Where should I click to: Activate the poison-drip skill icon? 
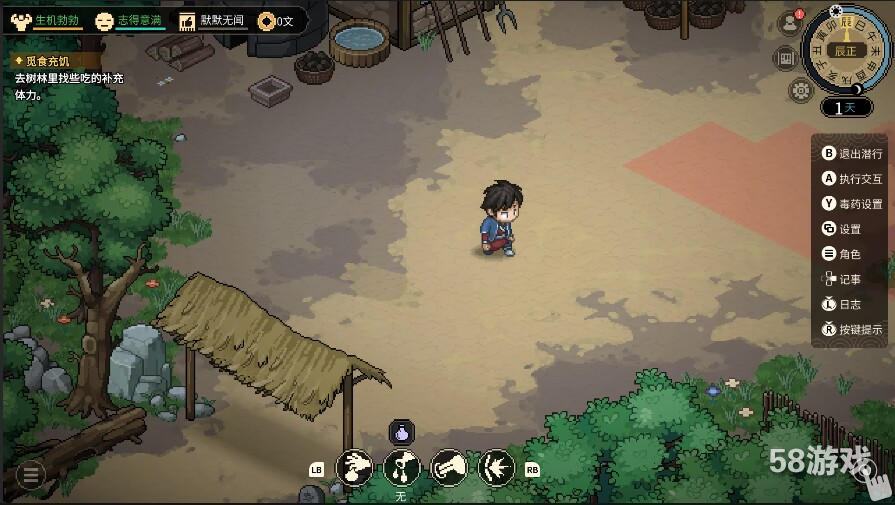402,467
